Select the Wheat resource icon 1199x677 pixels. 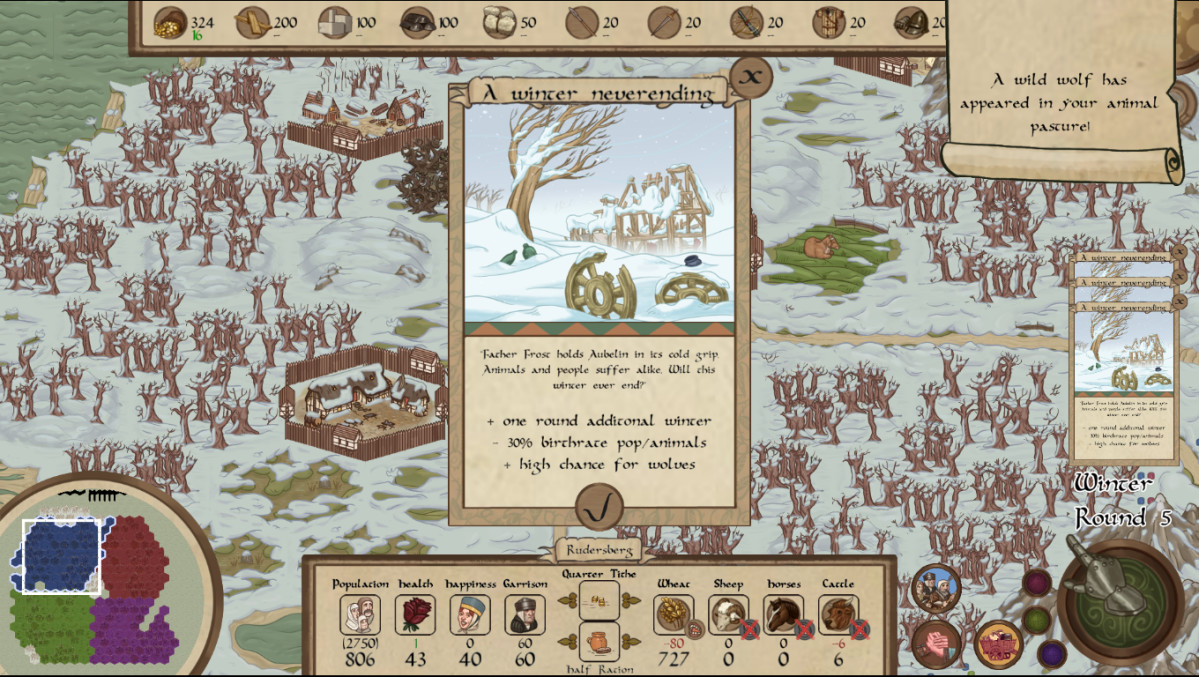(675, 614)
